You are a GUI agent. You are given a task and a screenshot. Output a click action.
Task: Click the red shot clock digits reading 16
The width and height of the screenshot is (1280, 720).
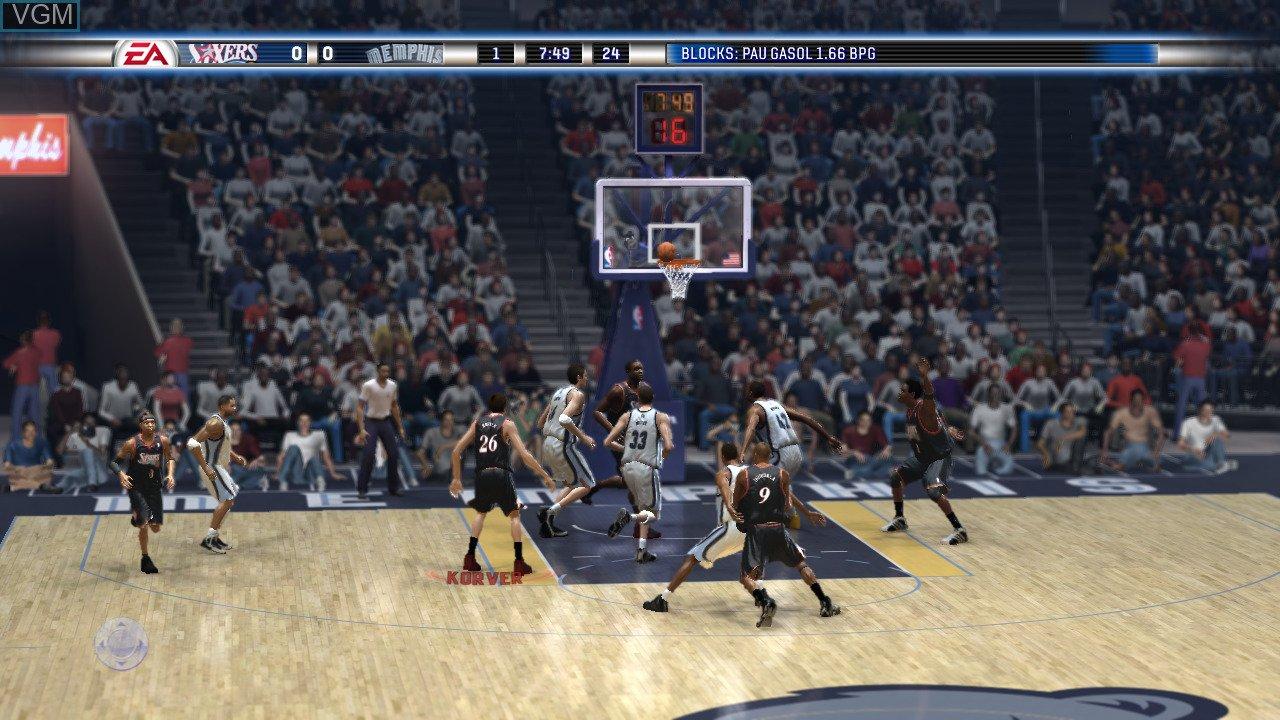point(673,130)
